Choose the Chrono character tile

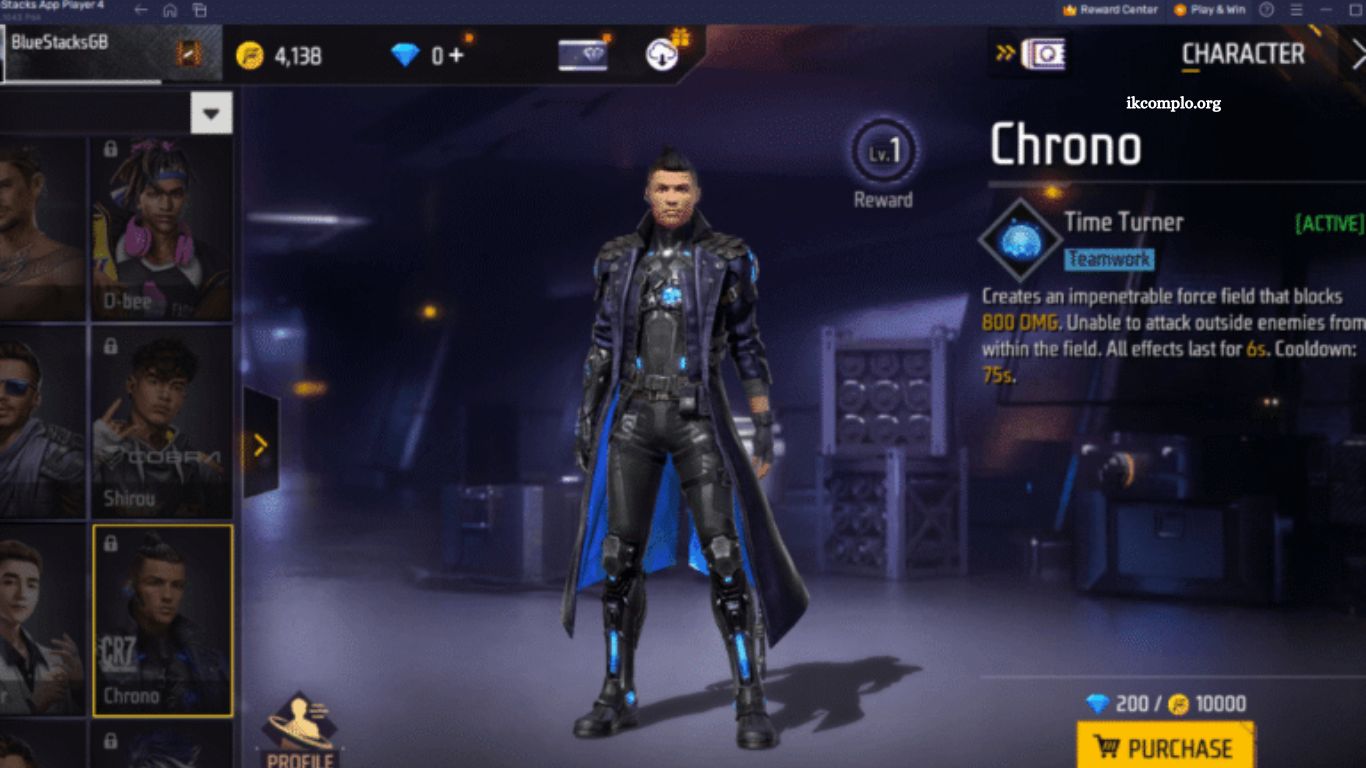click(x=162, y=620)
